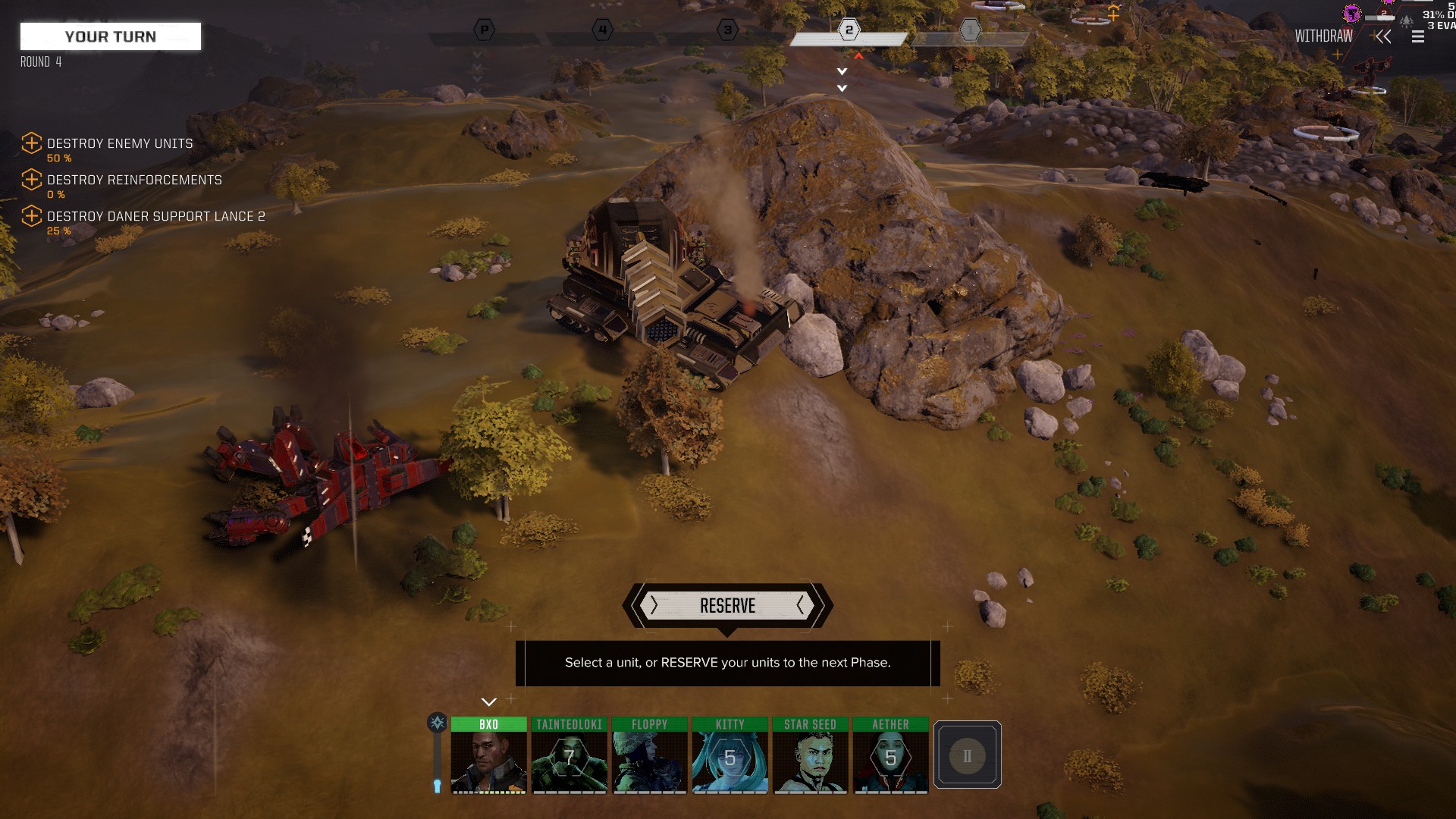This screenshot has width=1456, height=819.
Task: Click the phase P initiative hexagon
Action: coord(484,30)
